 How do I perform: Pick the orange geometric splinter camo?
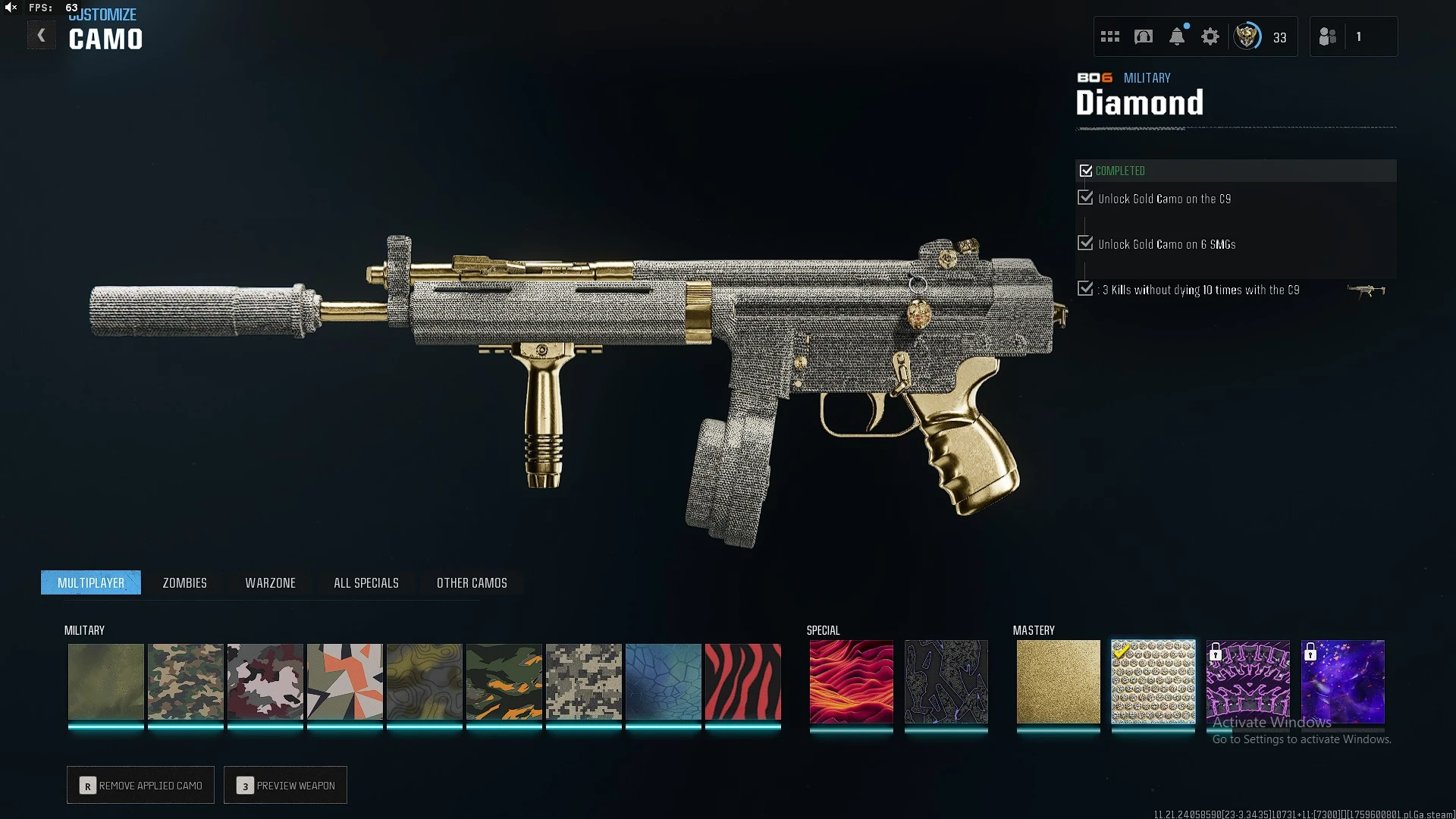[x=344, y=681]
